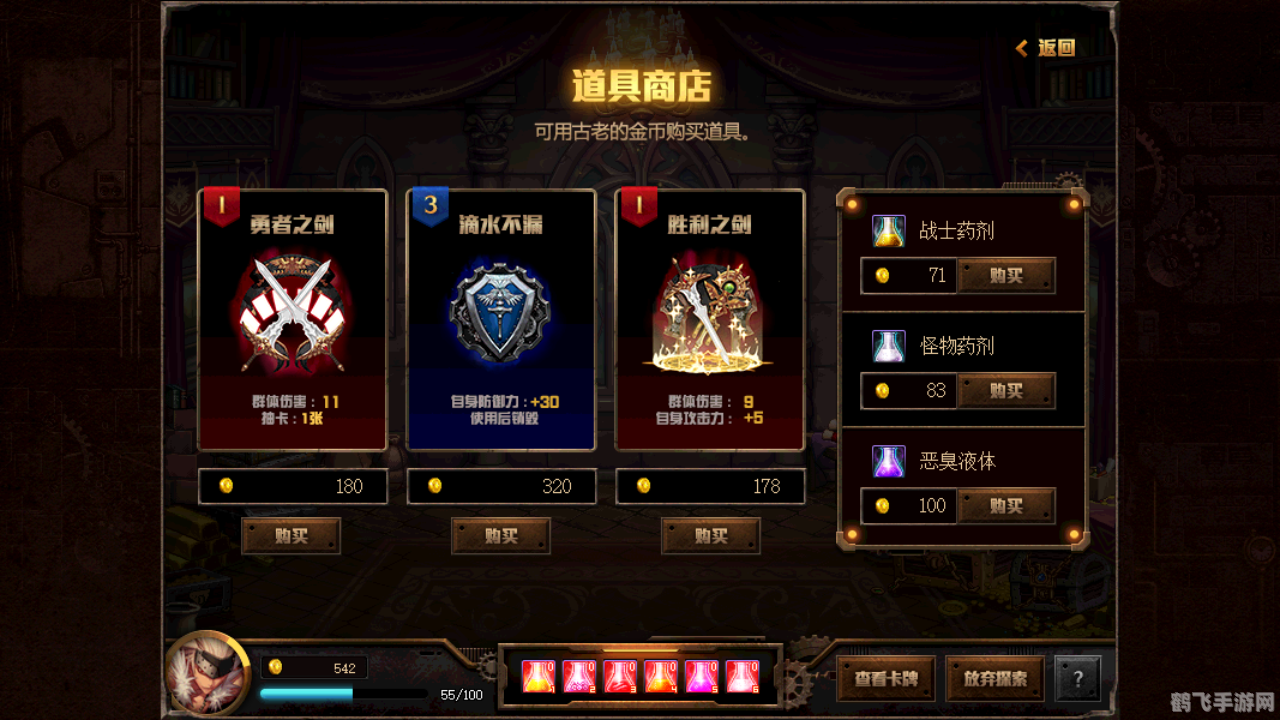1280x720 pixels.
Task: Select the pink potion card in slot 5
Action: point(701,677)
